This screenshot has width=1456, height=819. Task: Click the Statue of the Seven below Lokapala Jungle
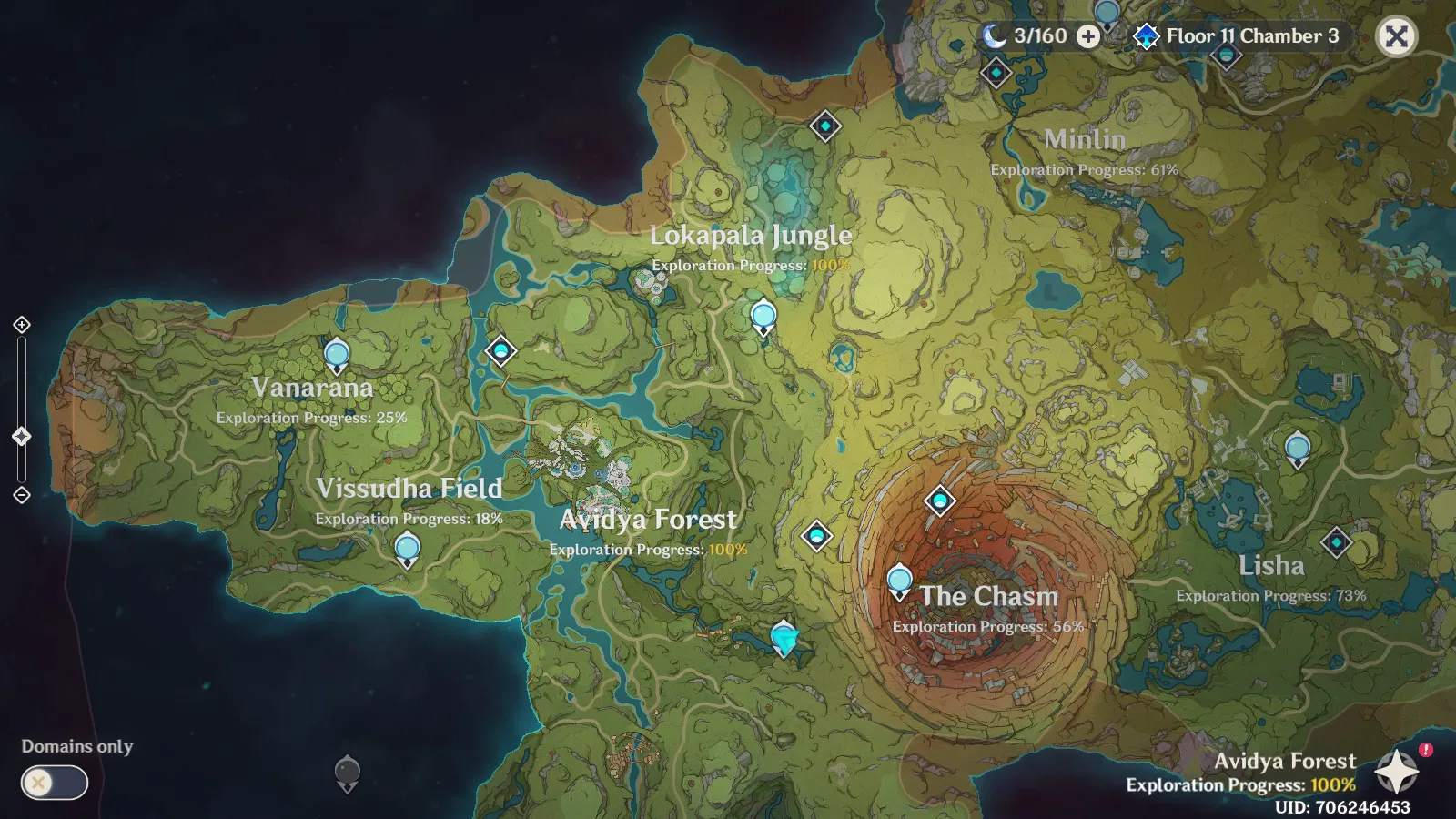(762, 316)
